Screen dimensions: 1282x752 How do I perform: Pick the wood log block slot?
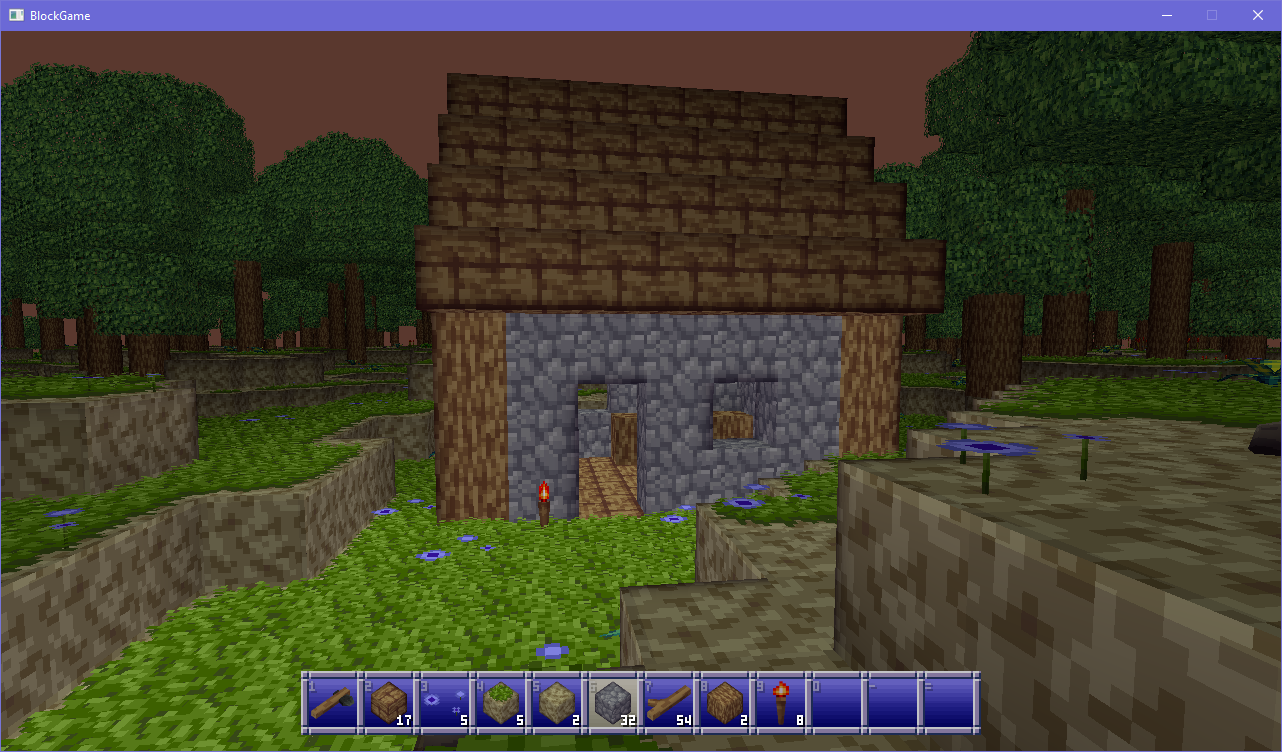[724, 703]
